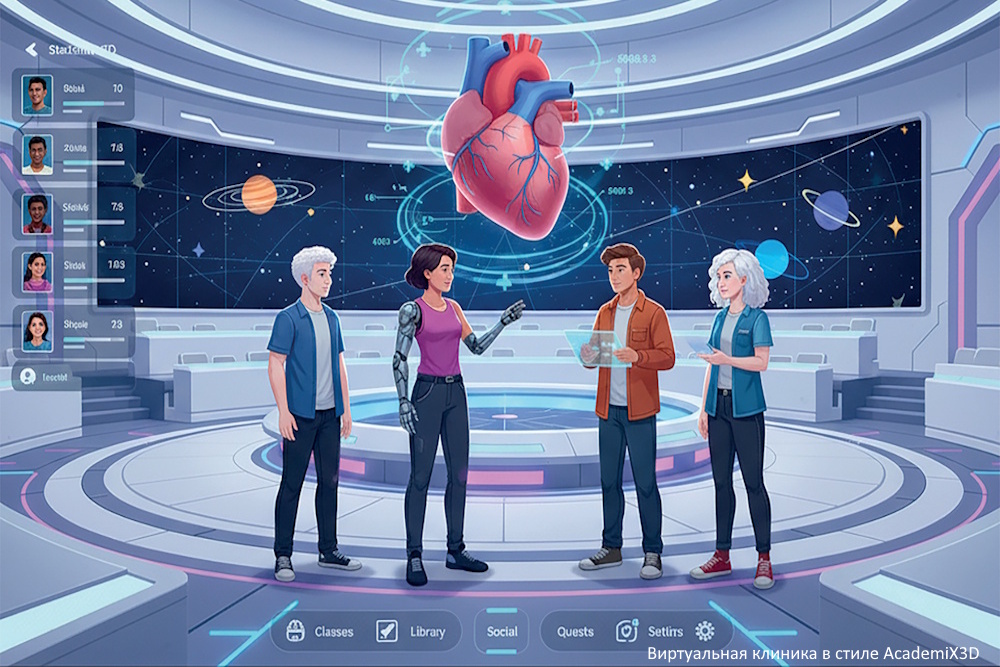The width and height of the screenshot is (1000, 667).
Task: Select the man in red shirt avatar
Action: coord(38,213)
